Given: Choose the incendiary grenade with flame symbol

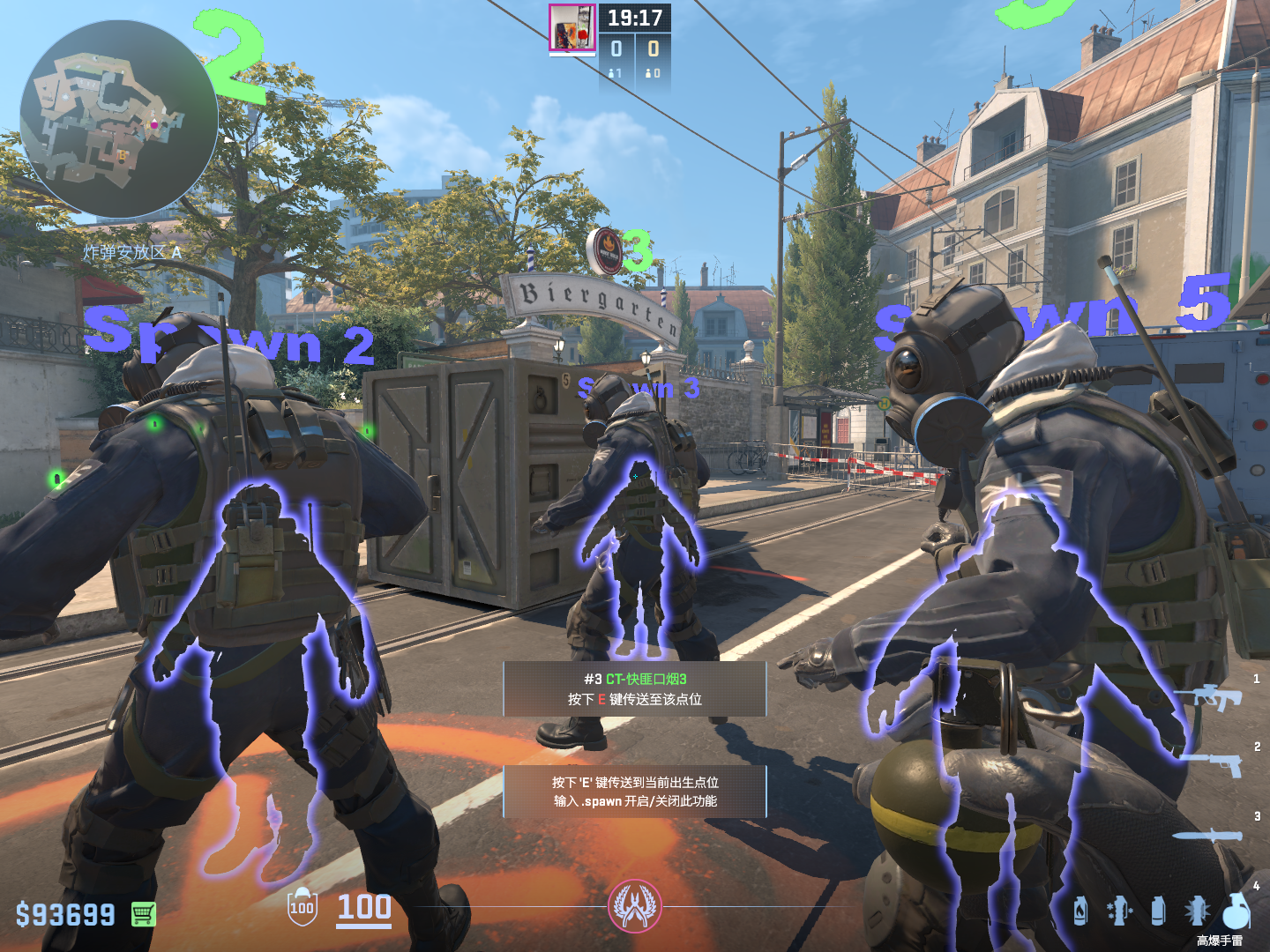Looking at the screenshot, I should point(1080,911).
